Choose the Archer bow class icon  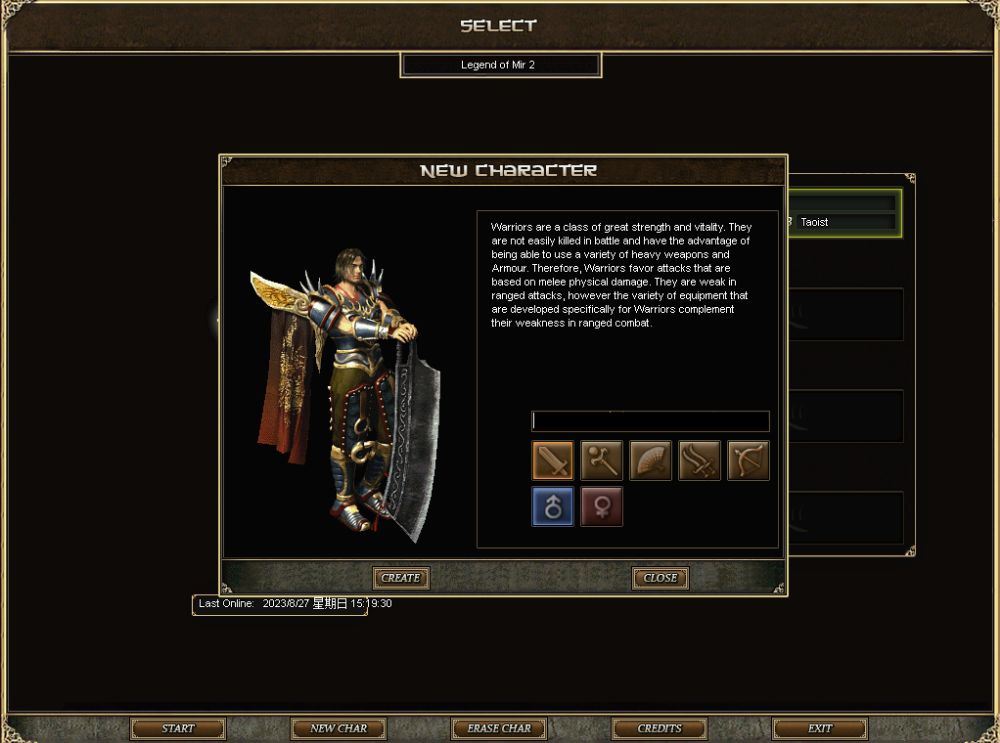pyautogui.click(x=748, y=461)
